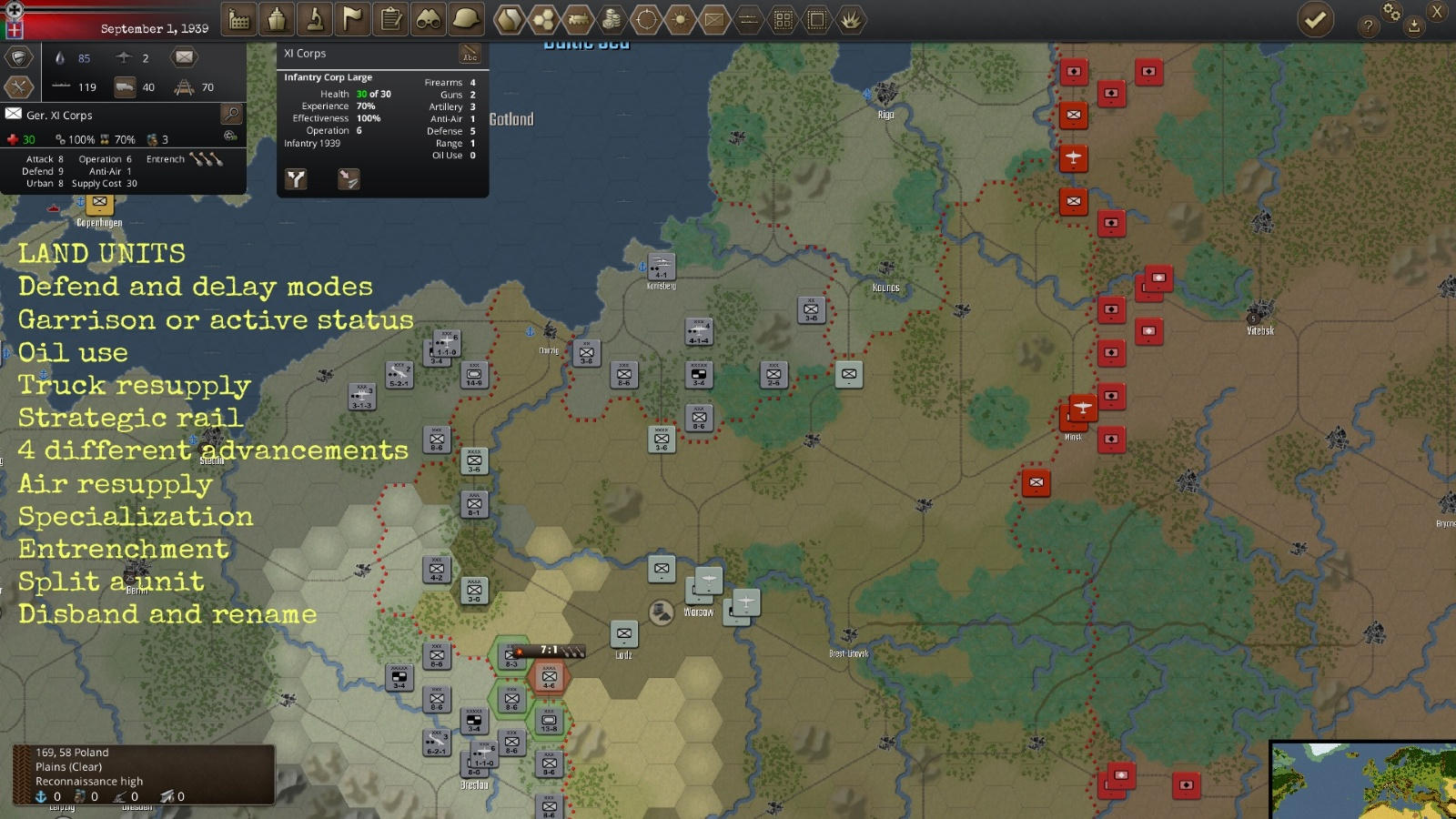This screenshot has width=1456, height=819.
Task: Toggle the supply envelope map overlay
Action: (713, 20)
